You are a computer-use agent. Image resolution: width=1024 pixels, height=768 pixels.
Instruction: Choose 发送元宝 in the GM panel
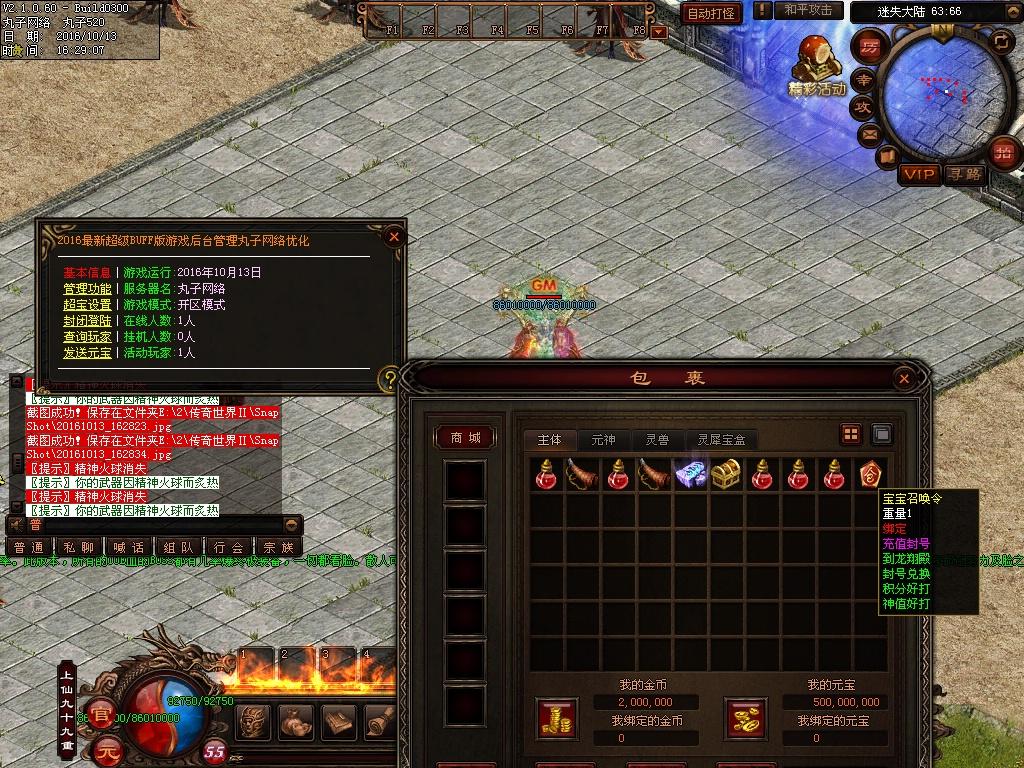tap(87, 353)
